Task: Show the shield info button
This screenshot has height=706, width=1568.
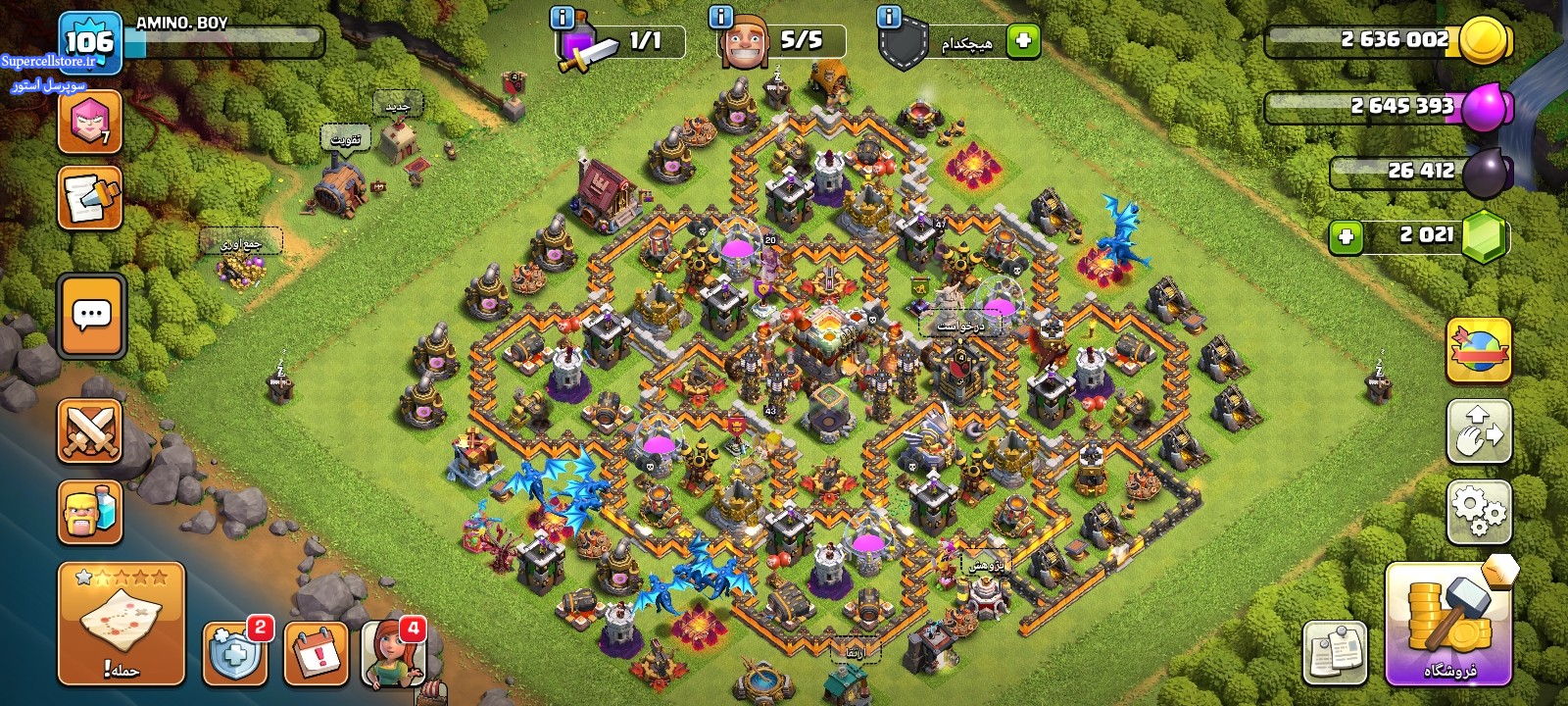Action: (x=889, y=17)
